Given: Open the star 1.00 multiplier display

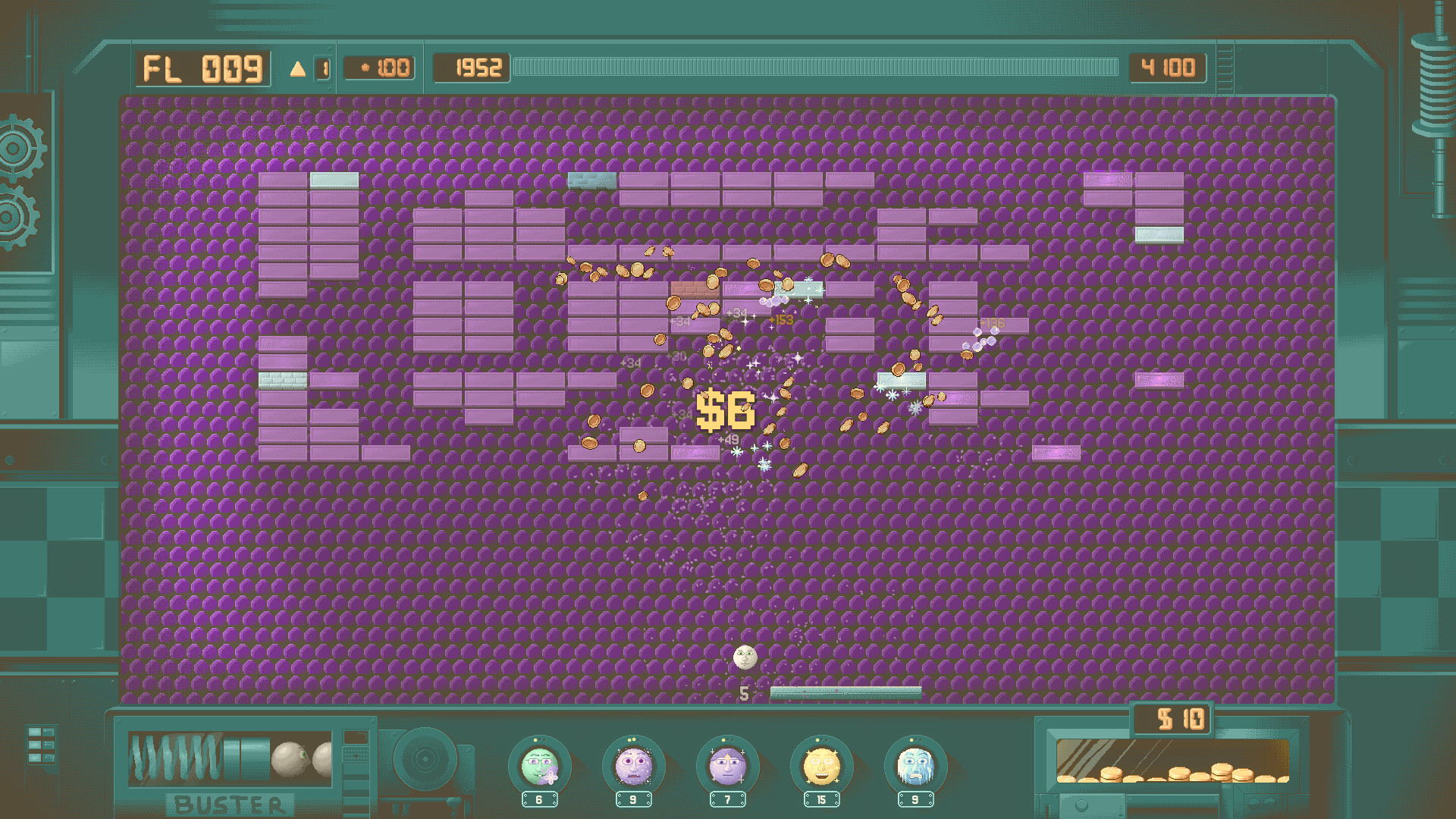Looking at the screenshot, I should click(379, 67).
